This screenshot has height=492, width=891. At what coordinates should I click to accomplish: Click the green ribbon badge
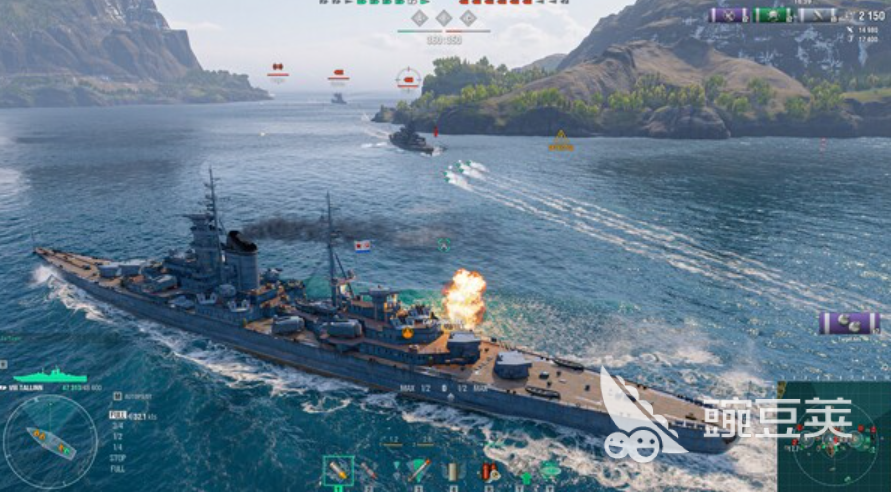pyautogui.click(x=773, y=15)
